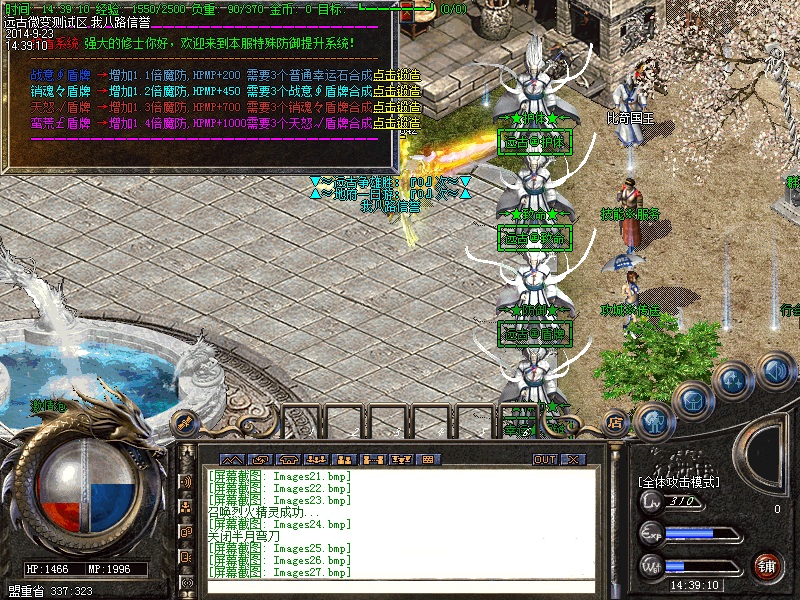Click the keypad grid chat toolbar button
The image size is (800, 600).
tap(428, 459)
